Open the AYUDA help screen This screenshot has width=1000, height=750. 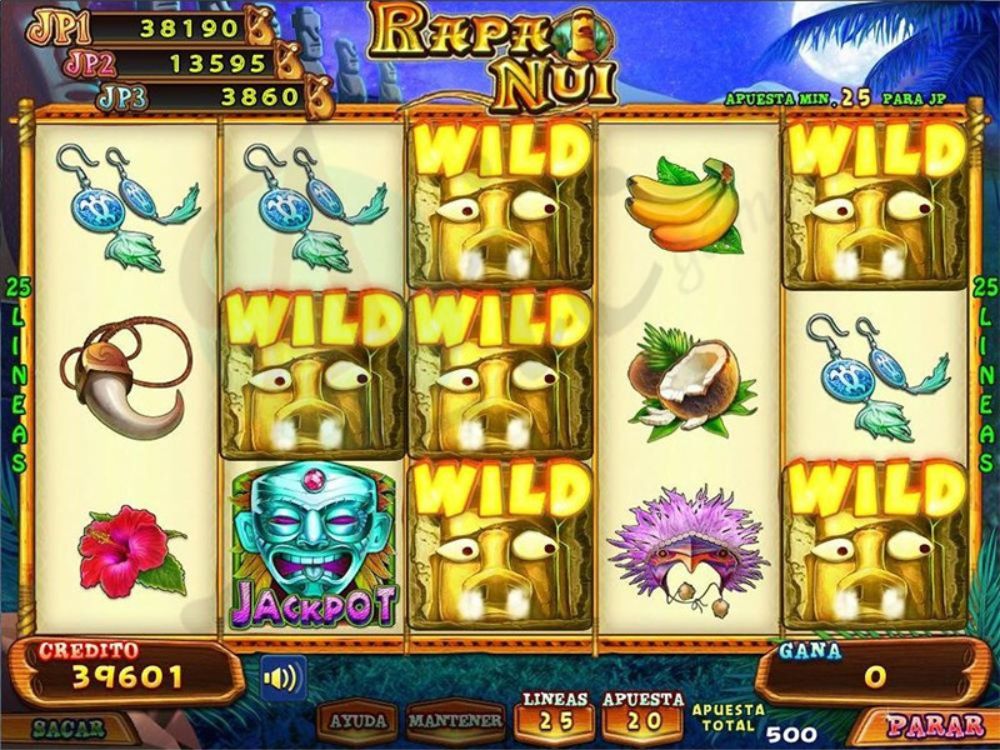point(359,720)
